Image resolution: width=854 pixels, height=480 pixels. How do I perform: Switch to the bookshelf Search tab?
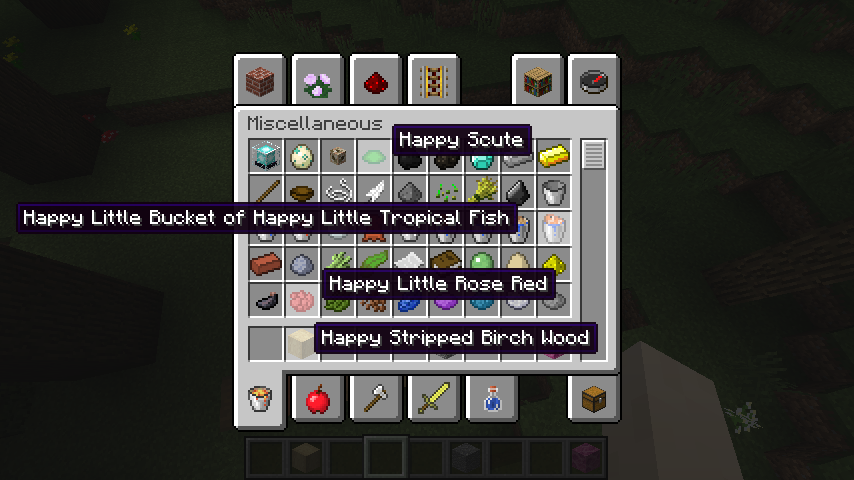[x=537, y=80]
